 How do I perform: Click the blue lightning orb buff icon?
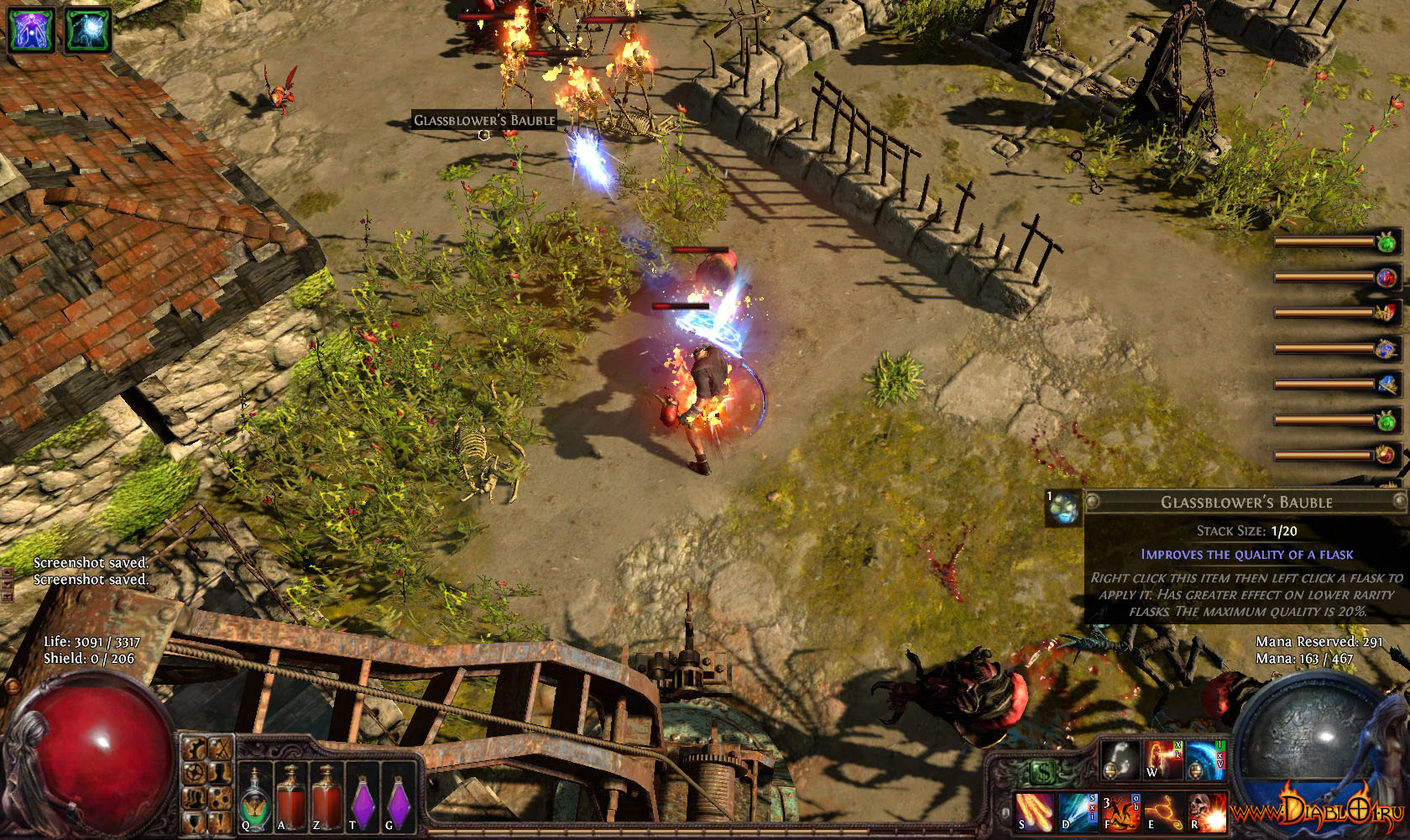89,29
